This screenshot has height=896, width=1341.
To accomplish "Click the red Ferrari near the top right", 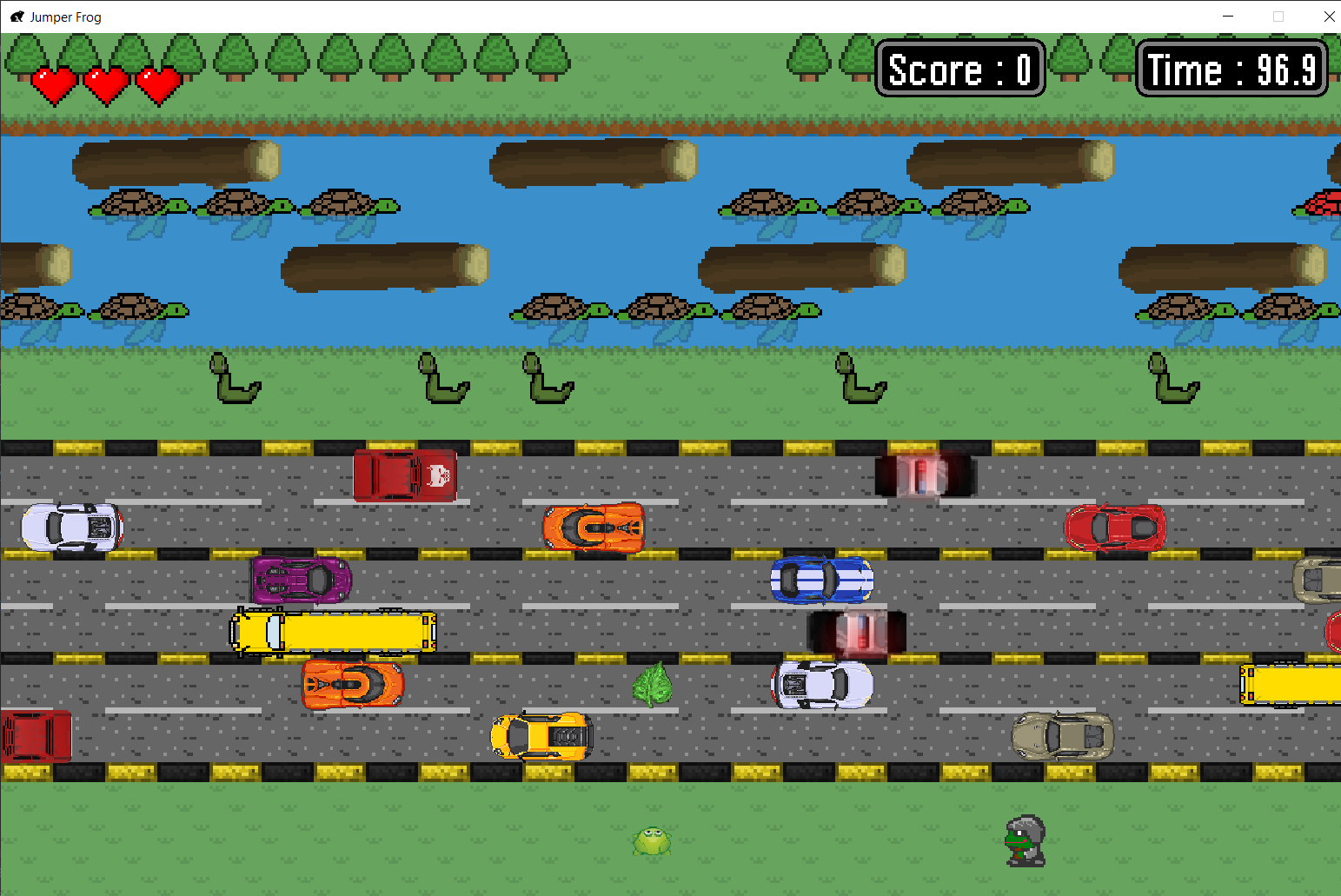I will point(1115,526).
